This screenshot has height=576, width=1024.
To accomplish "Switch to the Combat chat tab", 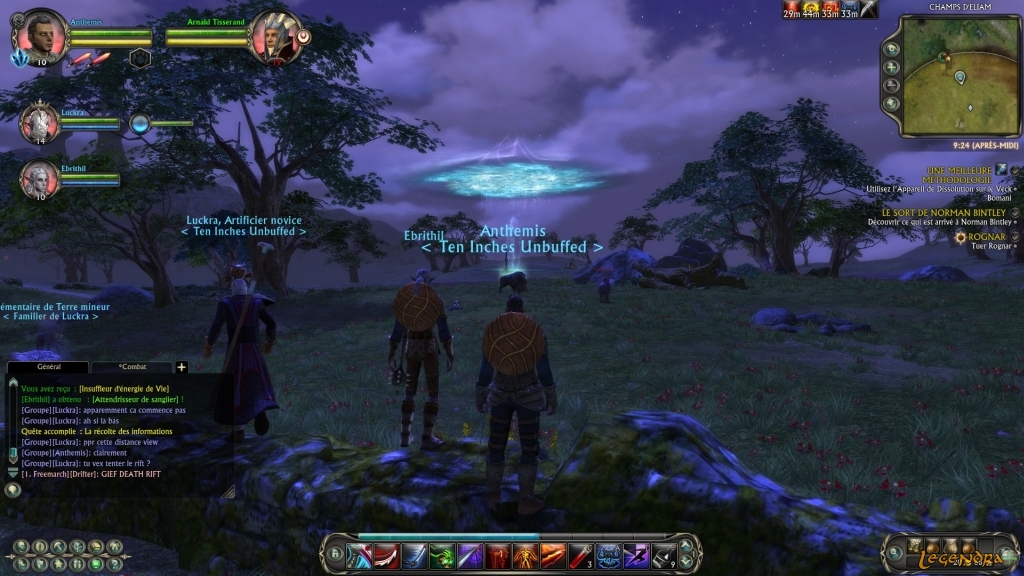I will coord(132,368).
